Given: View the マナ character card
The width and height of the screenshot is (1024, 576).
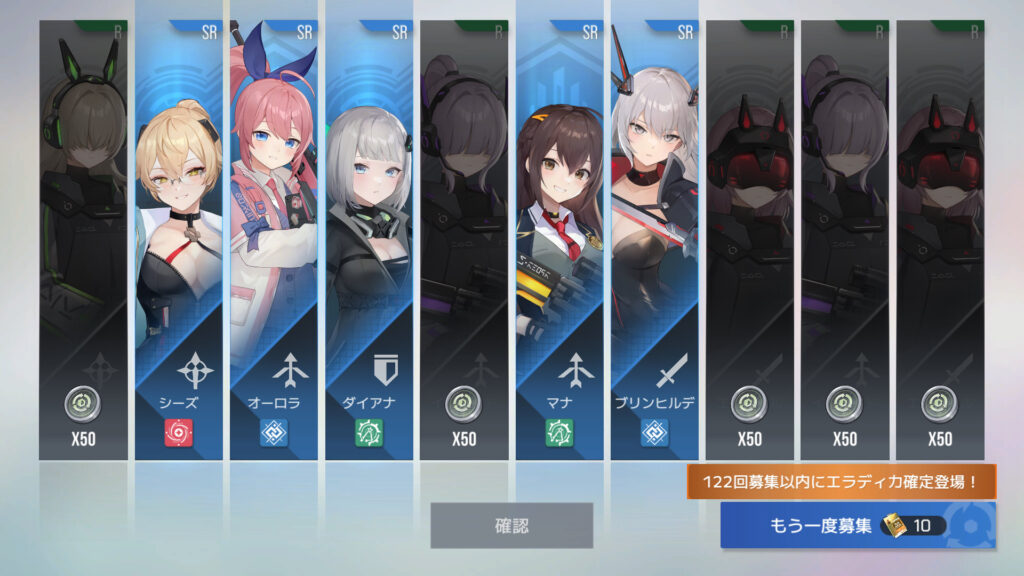Looking at the screenshot, I should (x=560, y=240).
